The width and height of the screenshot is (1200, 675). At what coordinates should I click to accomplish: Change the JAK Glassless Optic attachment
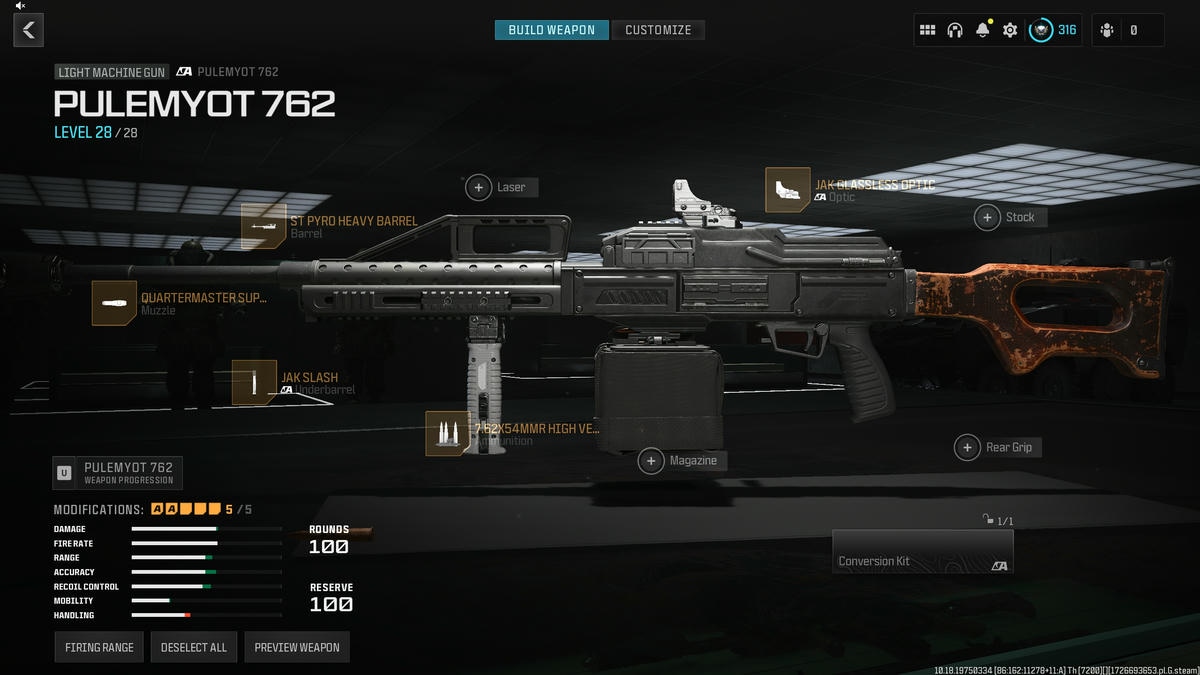[x=788, y=190]
